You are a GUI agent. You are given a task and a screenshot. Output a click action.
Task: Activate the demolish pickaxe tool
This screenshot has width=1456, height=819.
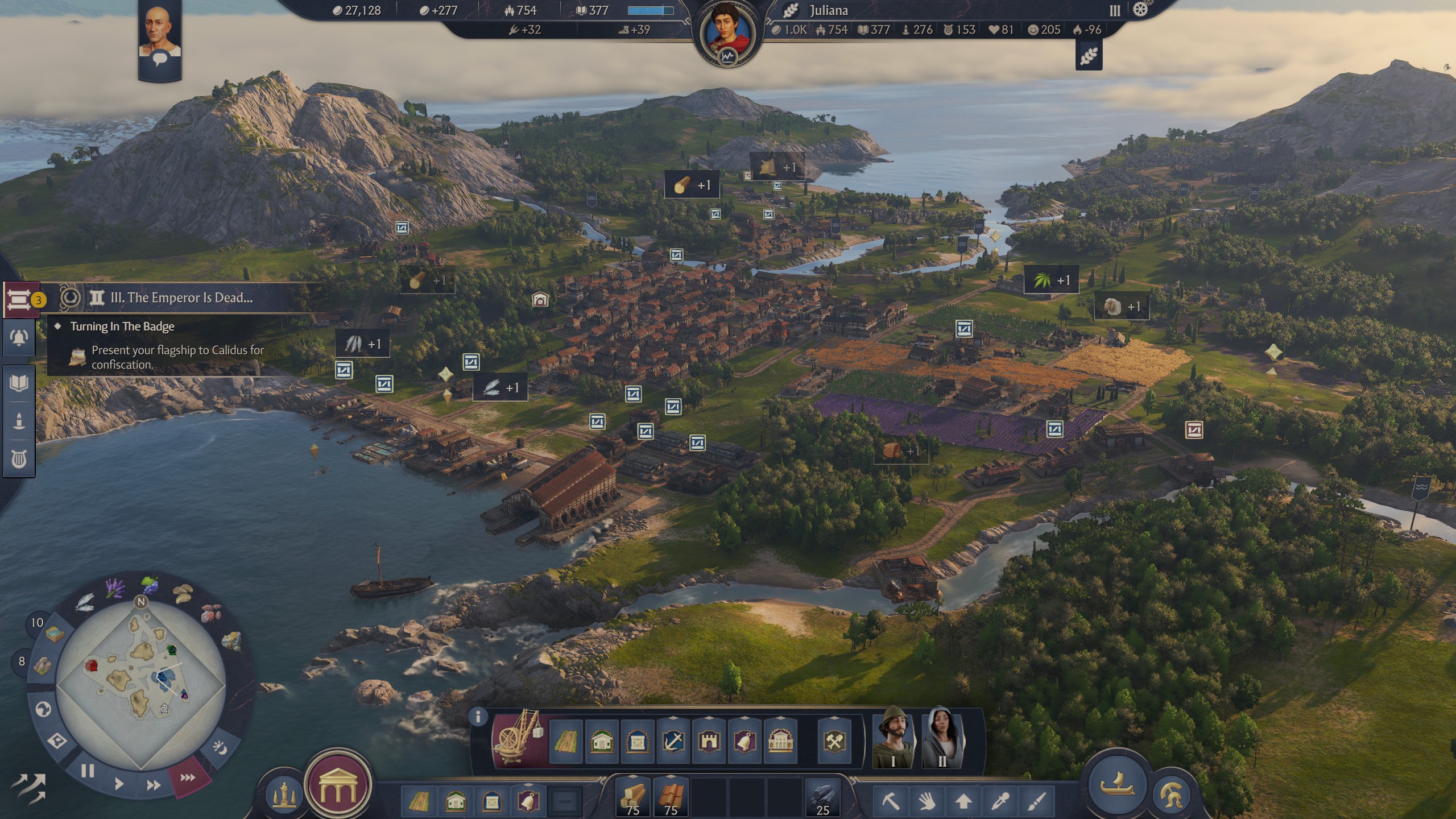891,802
